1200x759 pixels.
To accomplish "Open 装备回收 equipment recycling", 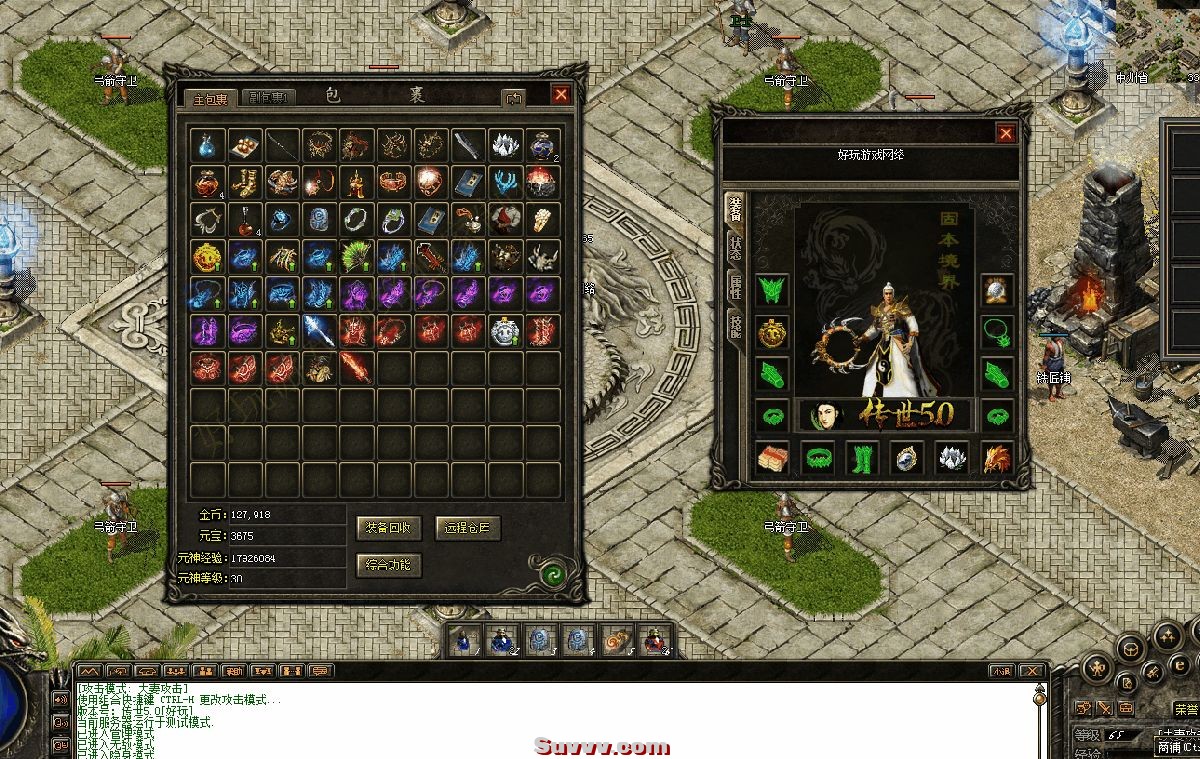I will pos(390,528).
